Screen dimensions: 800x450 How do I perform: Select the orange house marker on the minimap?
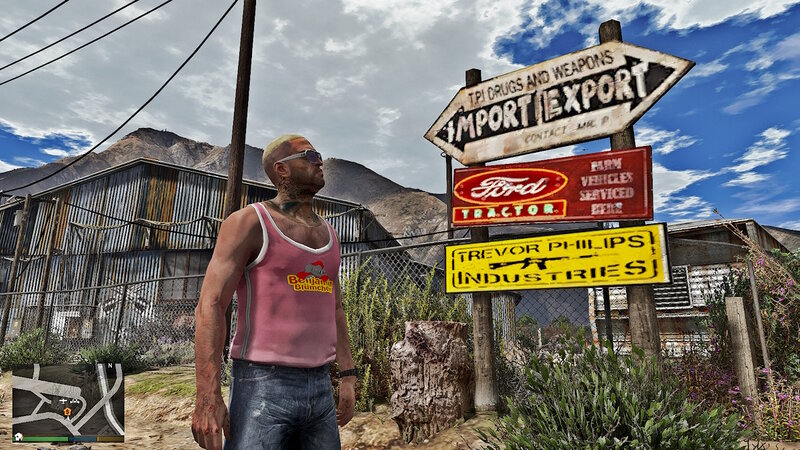pyautogui.click(x=67, y=410)
